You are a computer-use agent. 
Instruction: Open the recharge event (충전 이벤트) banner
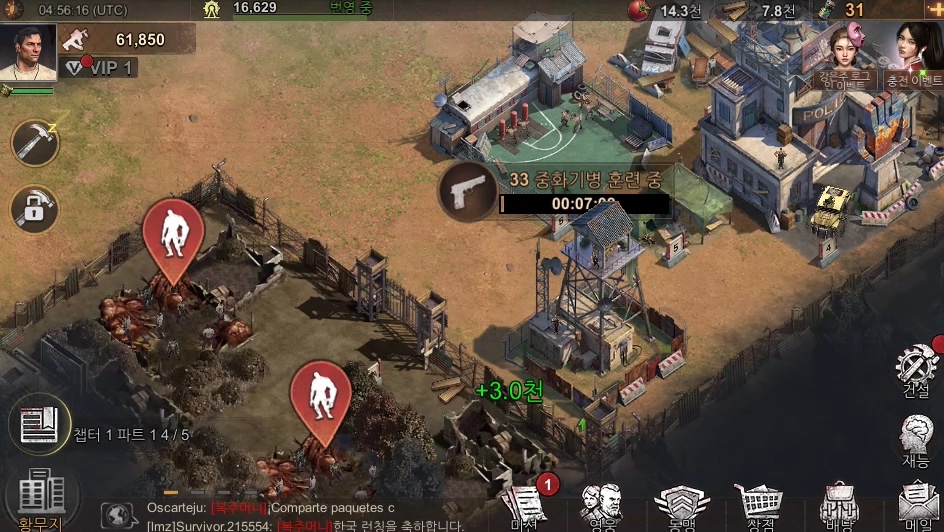[915, 55]
